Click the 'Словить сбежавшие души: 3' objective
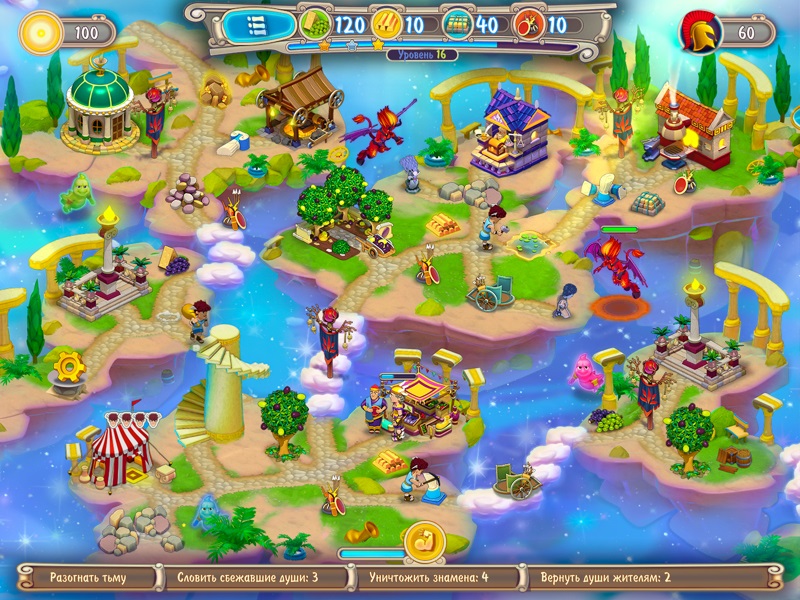This screenshot has width=800, height=600. tap(247, 577)
